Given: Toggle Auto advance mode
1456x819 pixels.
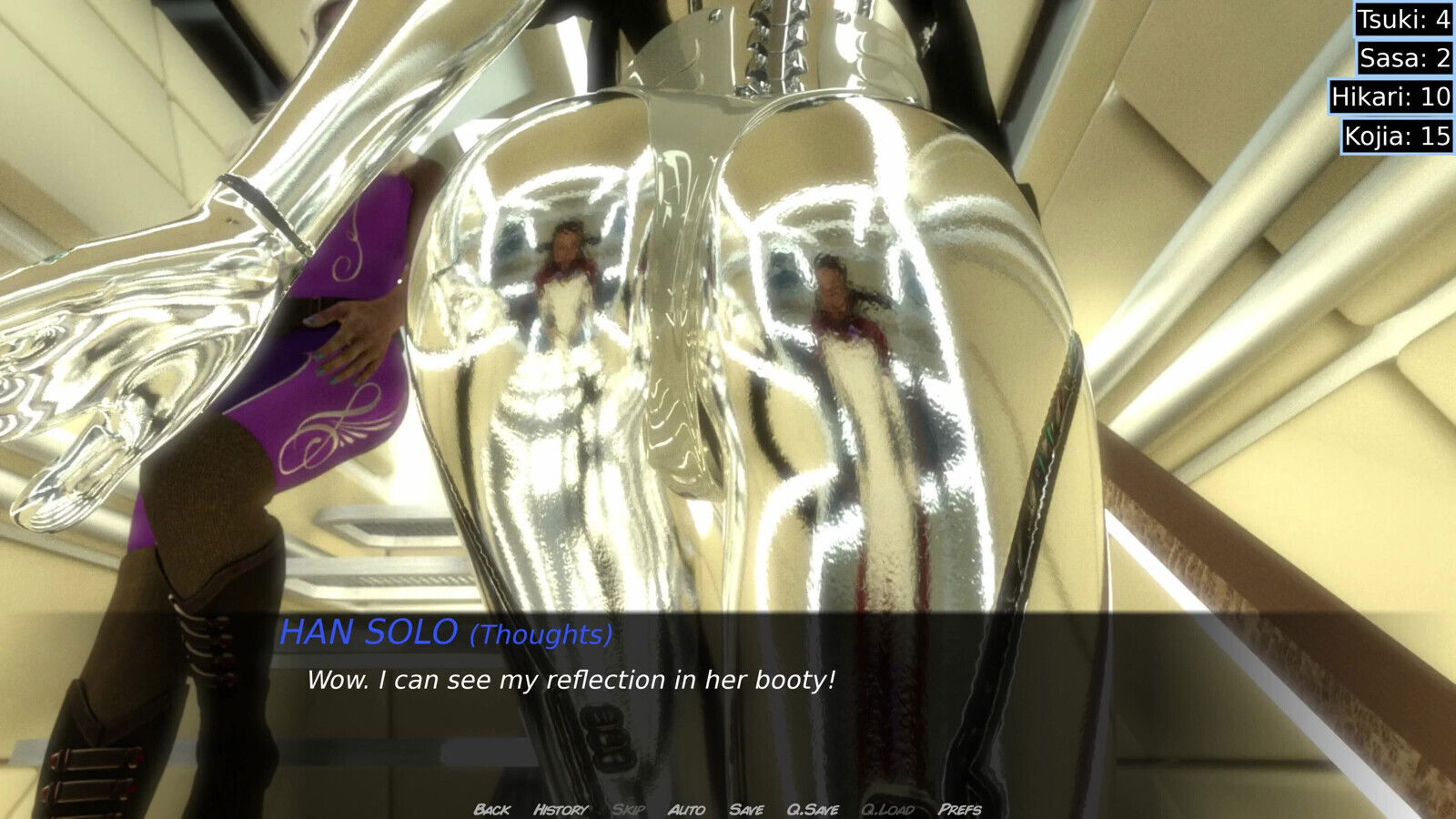Looking at the screenshot, I should tap(686, 809).
